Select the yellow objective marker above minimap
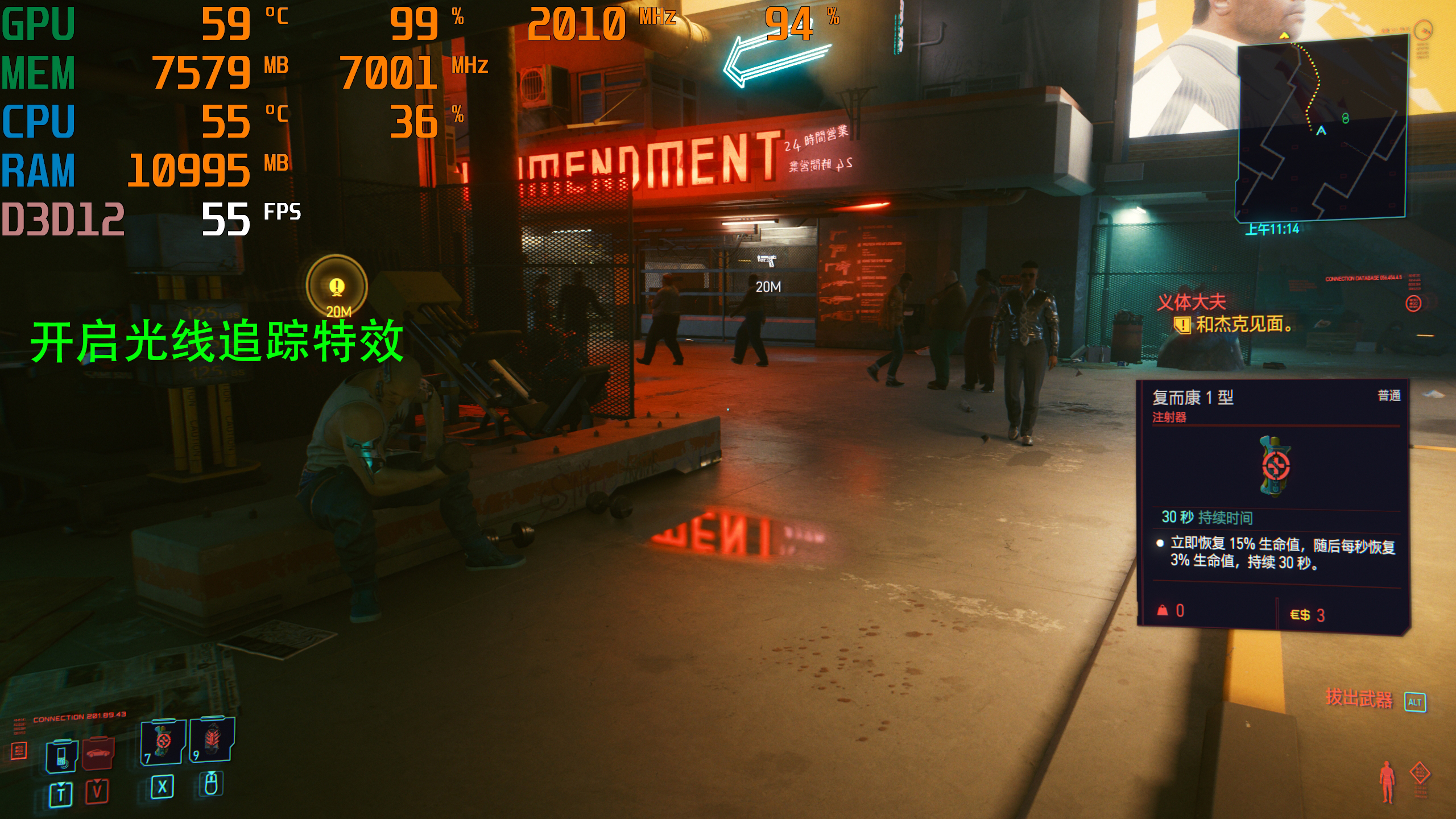1456x819 pixels. point(1284,36)
